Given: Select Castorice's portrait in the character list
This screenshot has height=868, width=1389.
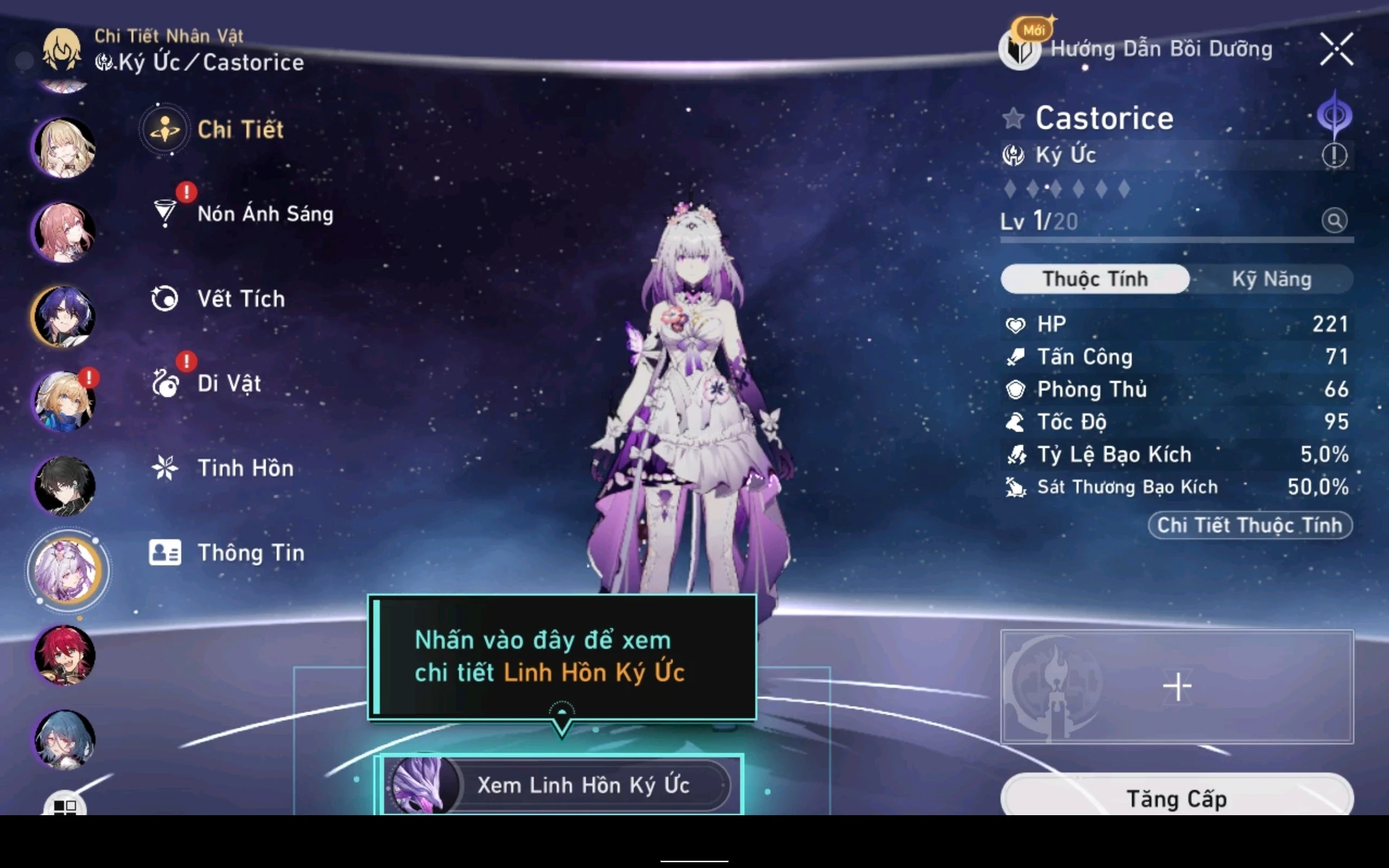Looking at the screenshot, I should (66, 571).
